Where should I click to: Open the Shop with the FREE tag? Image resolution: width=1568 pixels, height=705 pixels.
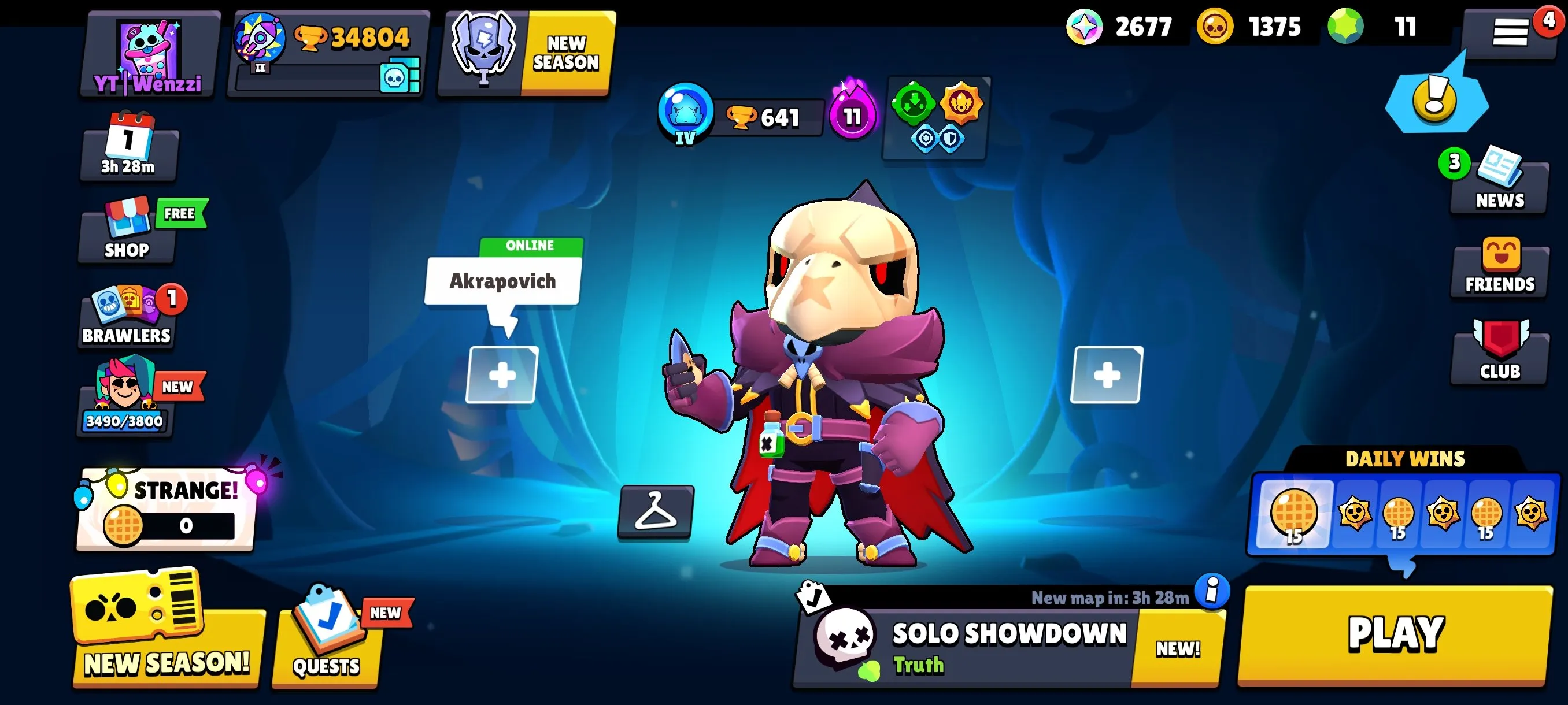pyautogui.click(x=126, y=231)
